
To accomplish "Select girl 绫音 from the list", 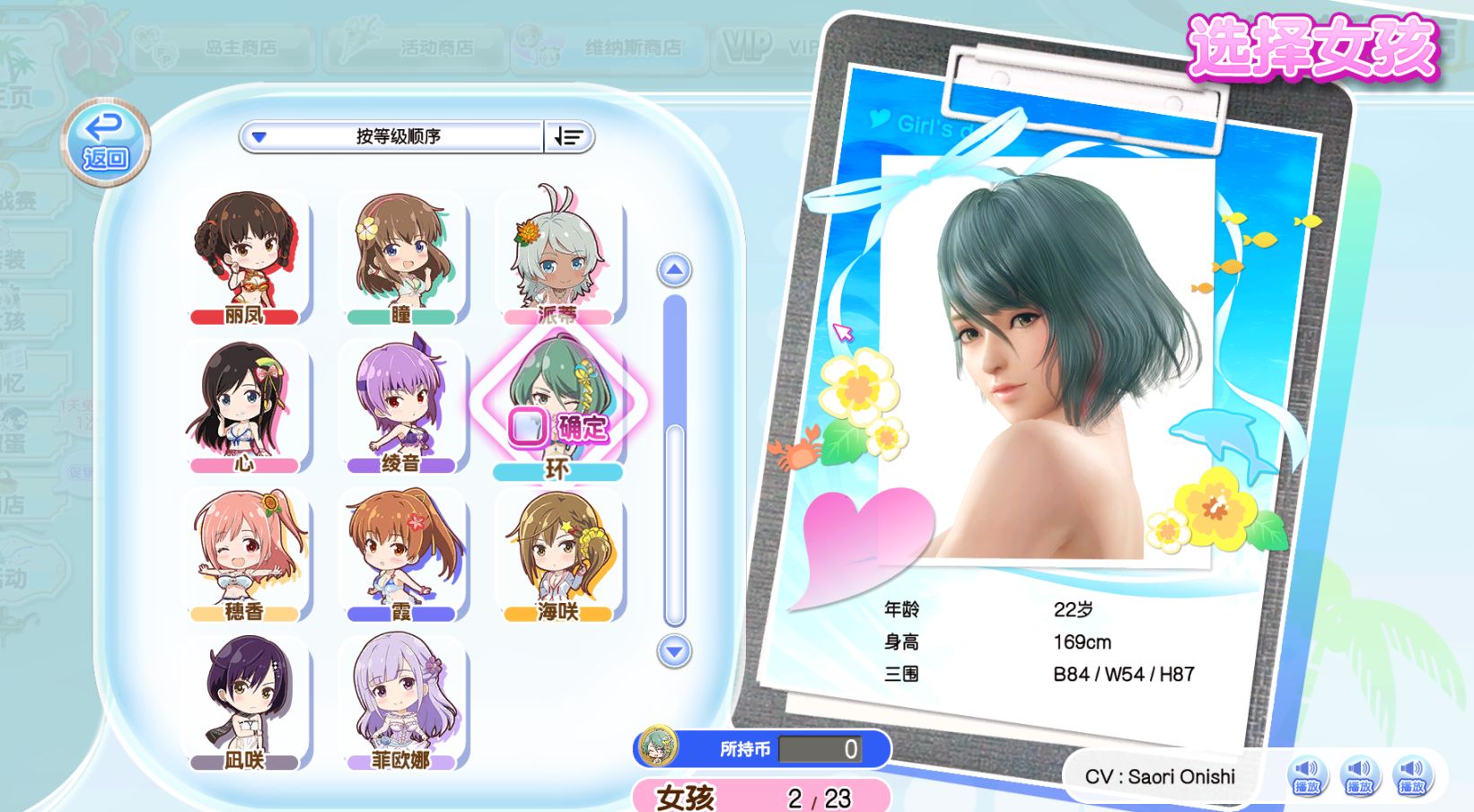I will click(x=403, y=404).
